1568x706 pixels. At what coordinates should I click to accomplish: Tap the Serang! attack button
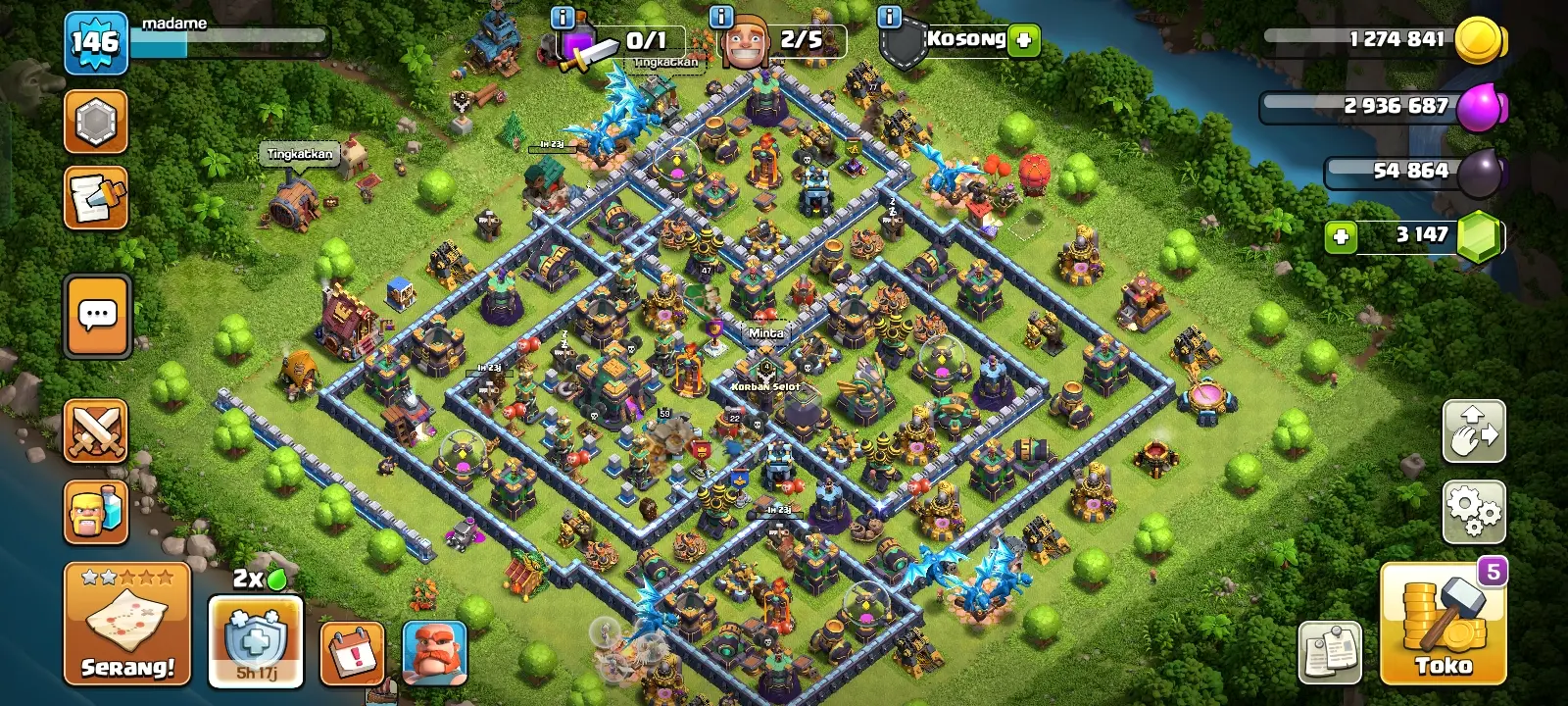[x=126, y=625]
